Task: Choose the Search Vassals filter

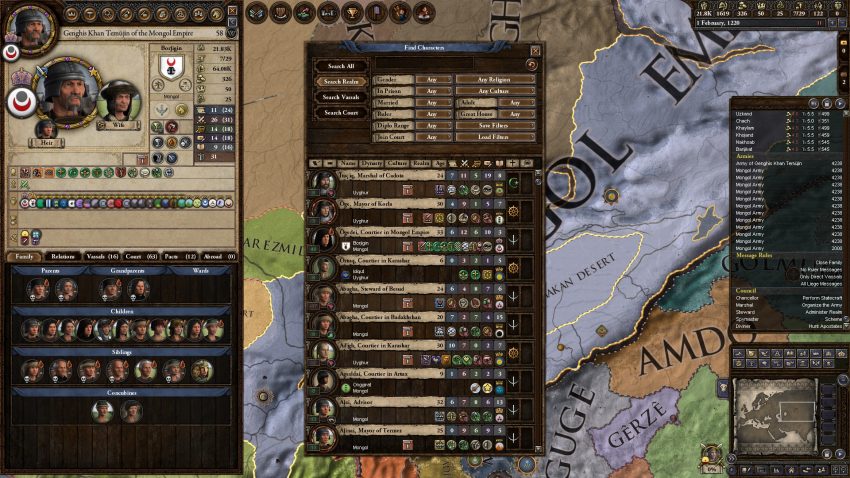Action: [x=341, y=97]
